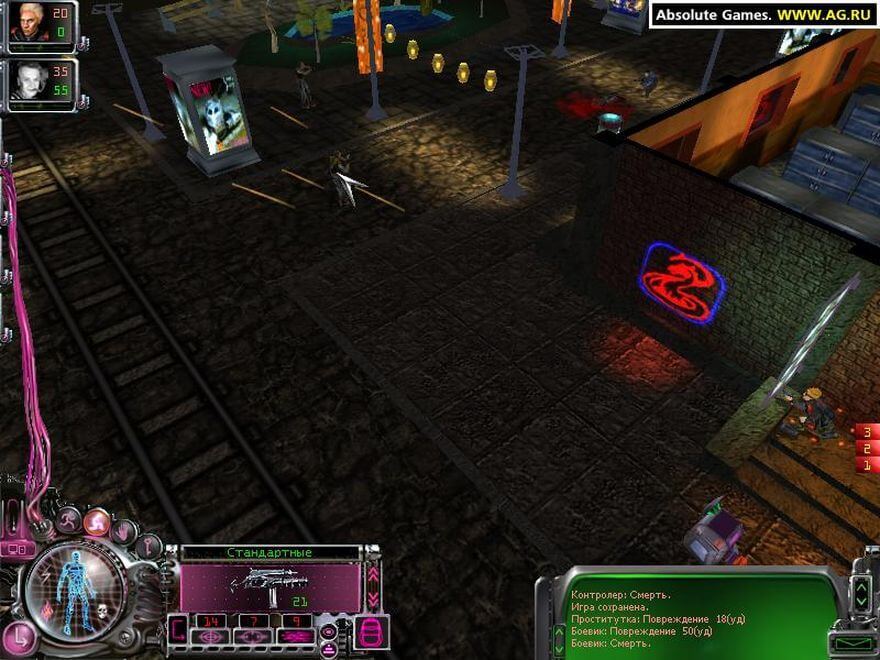Screen dimensions: 880x660
Task: Select the white-haired red-armored squad member portrait
Action: [x=27, y=23]
